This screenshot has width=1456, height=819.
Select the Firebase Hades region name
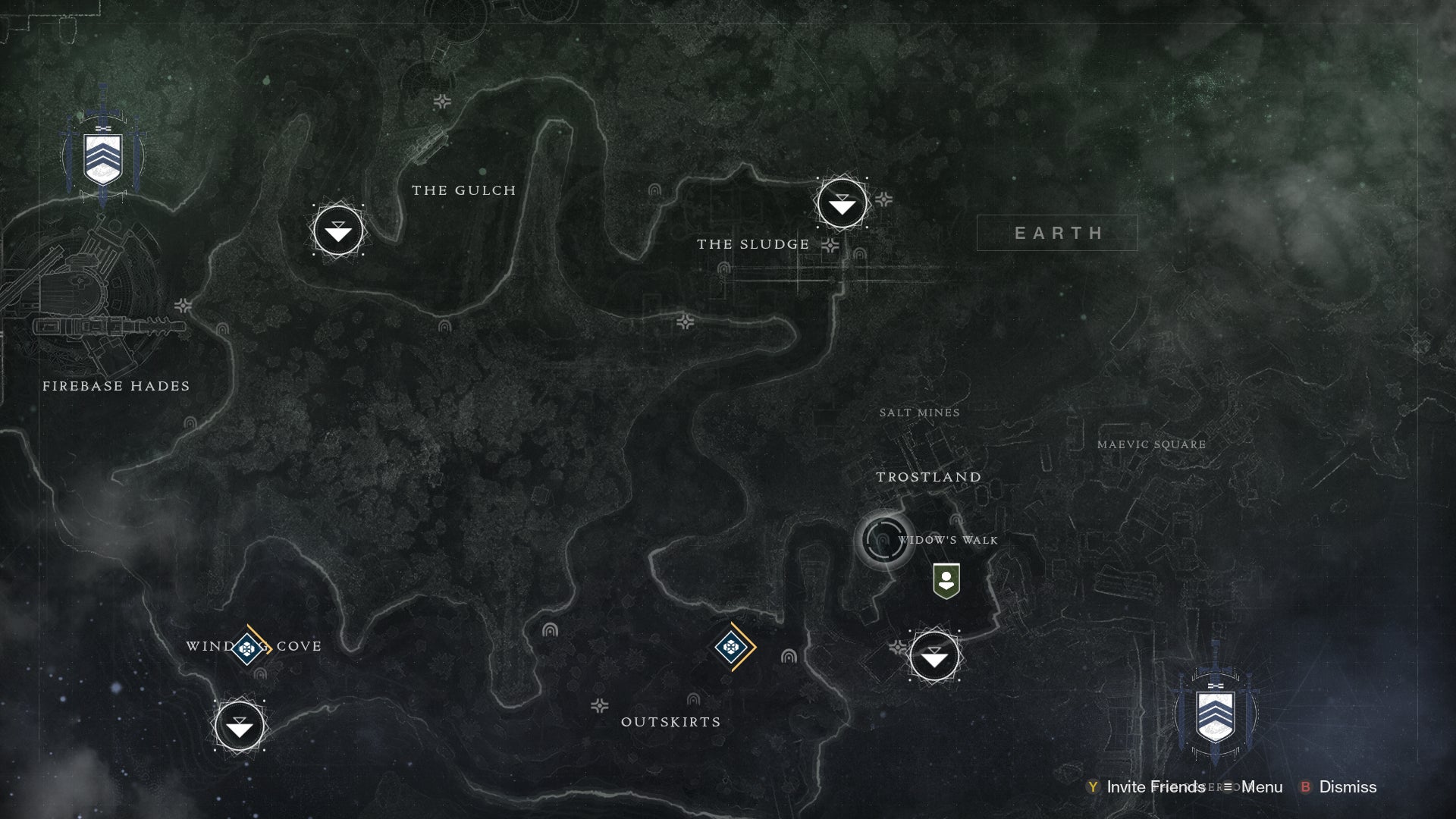(x=117, y=386)
